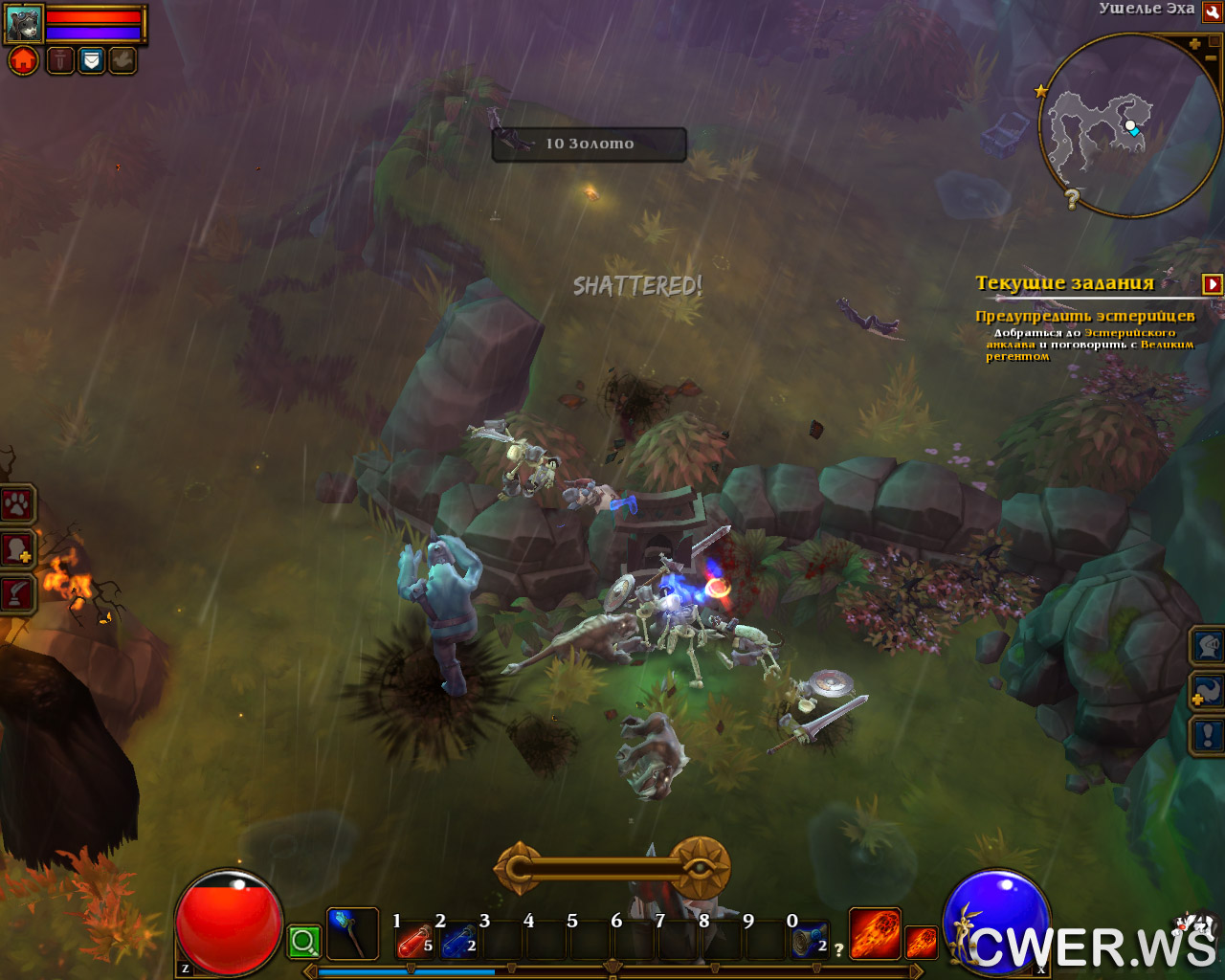This screenshot has height=980, width=1225.
Task: Open the wrench settings menu
Action: (x=1212, y=12)
